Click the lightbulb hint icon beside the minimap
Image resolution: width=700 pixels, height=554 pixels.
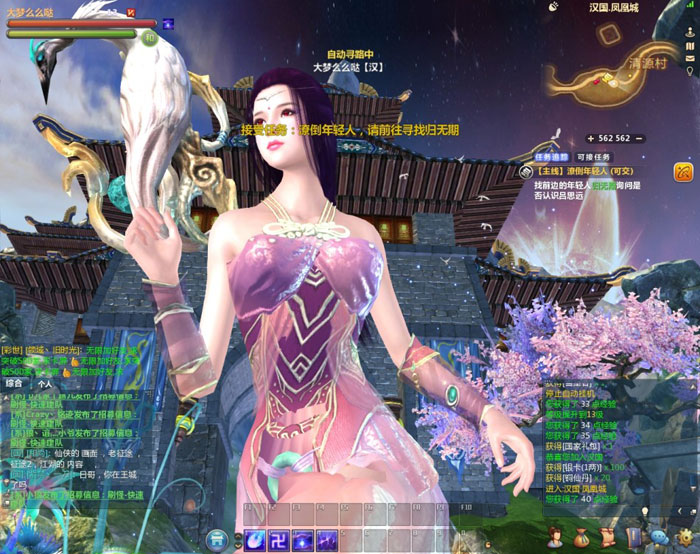(691, 72)
